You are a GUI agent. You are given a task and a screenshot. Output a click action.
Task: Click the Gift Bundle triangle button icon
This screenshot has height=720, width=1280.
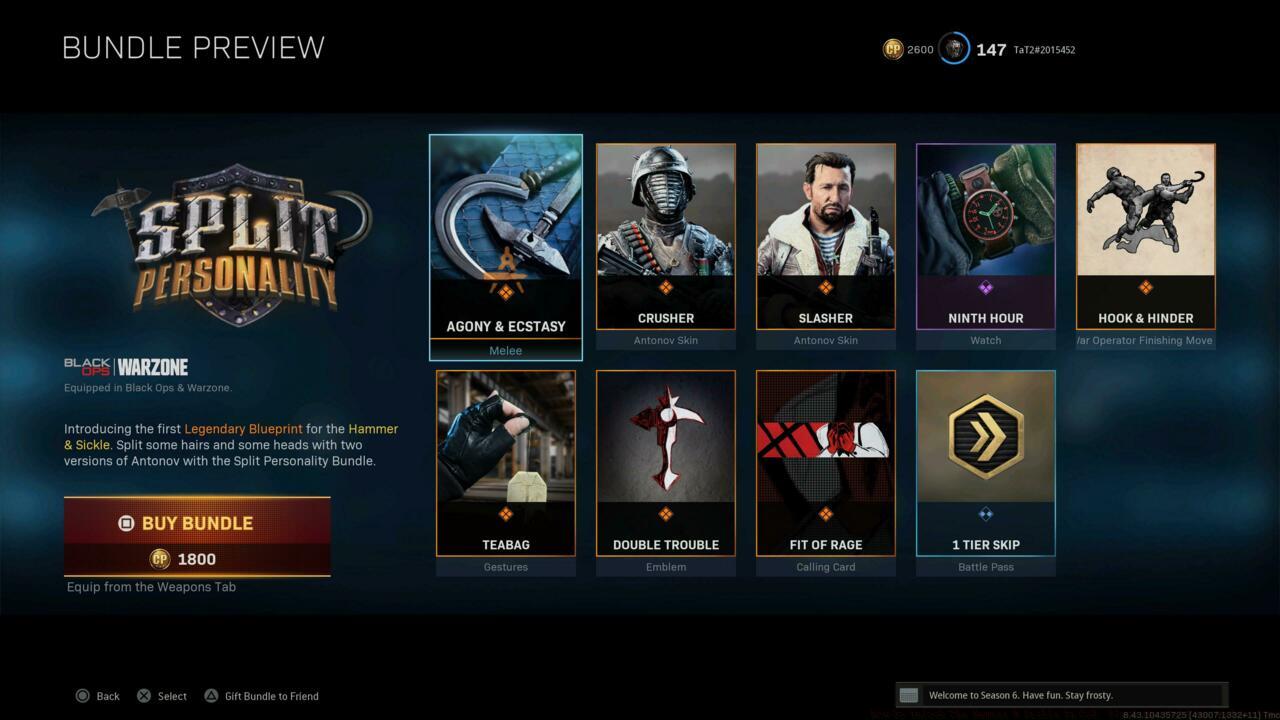point(210,696)
